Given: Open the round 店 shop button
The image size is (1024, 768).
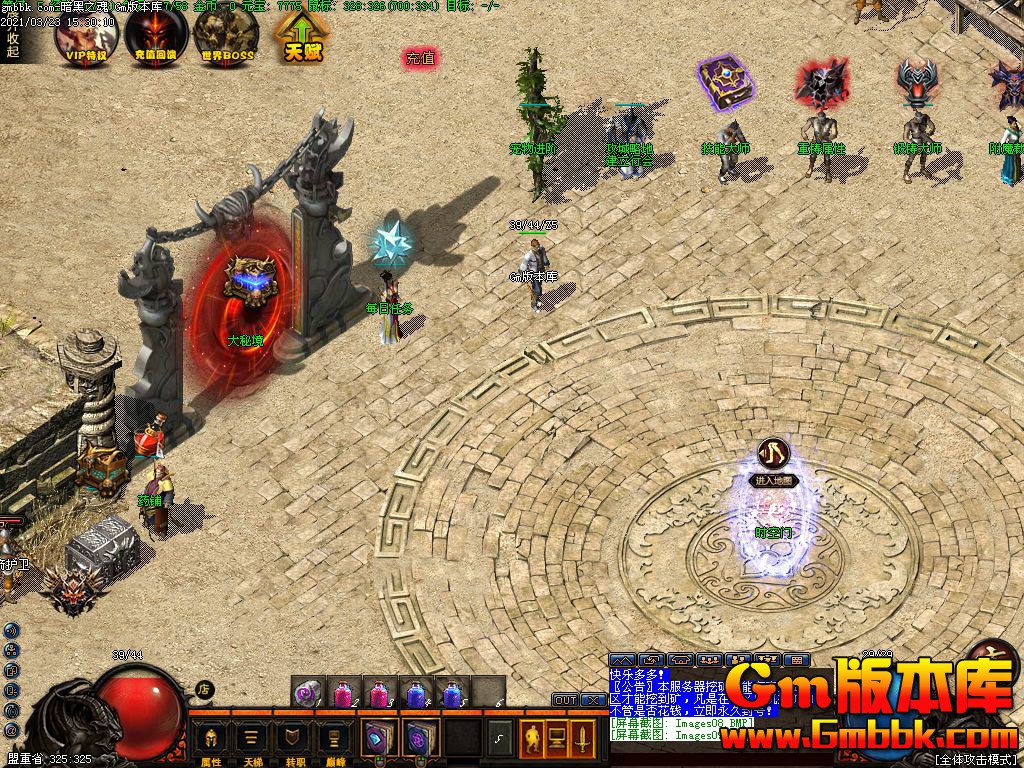Looking at the screenshot, I should pyautogui.click(x=203, y=688).
